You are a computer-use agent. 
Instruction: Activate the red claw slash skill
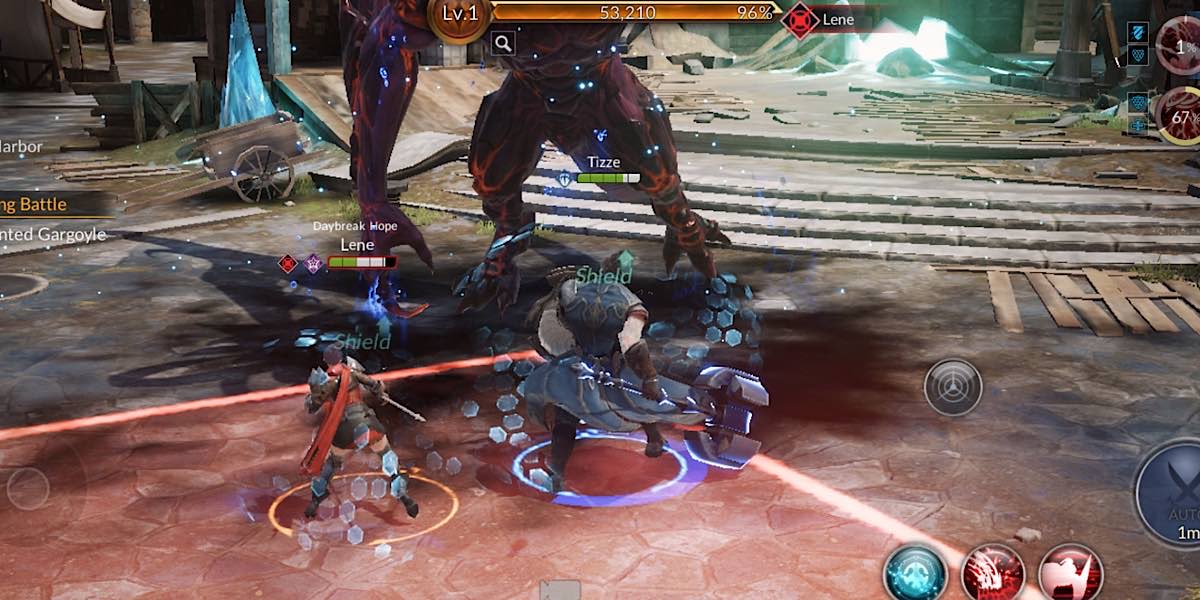[992, 574]
